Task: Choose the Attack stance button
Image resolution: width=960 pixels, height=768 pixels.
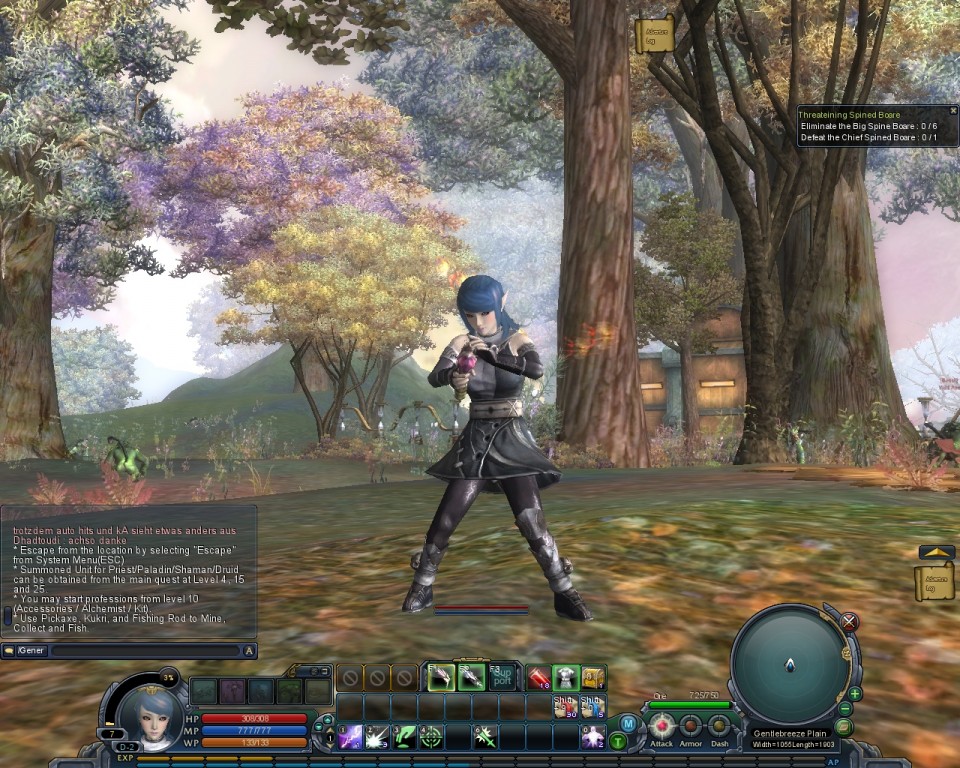Action: click(x=661, y=727)
